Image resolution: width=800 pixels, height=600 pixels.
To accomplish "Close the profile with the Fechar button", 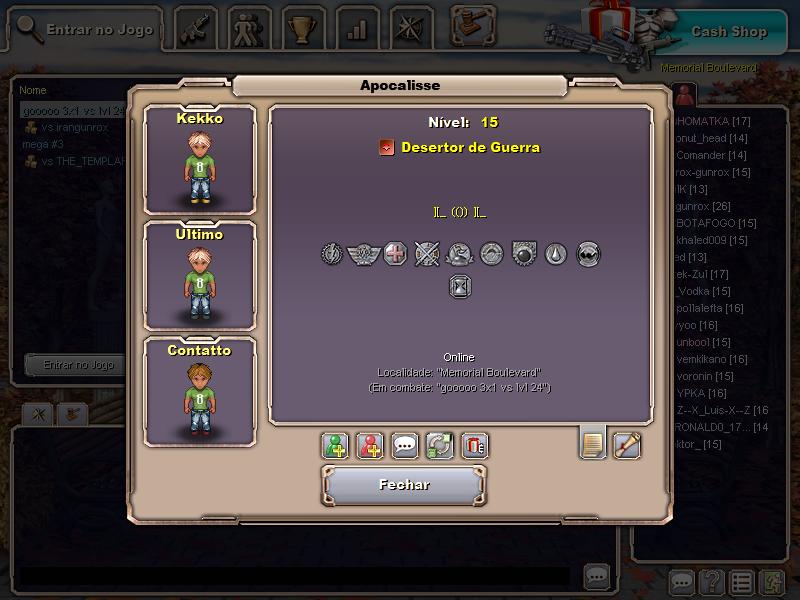I will pos(404,485).
